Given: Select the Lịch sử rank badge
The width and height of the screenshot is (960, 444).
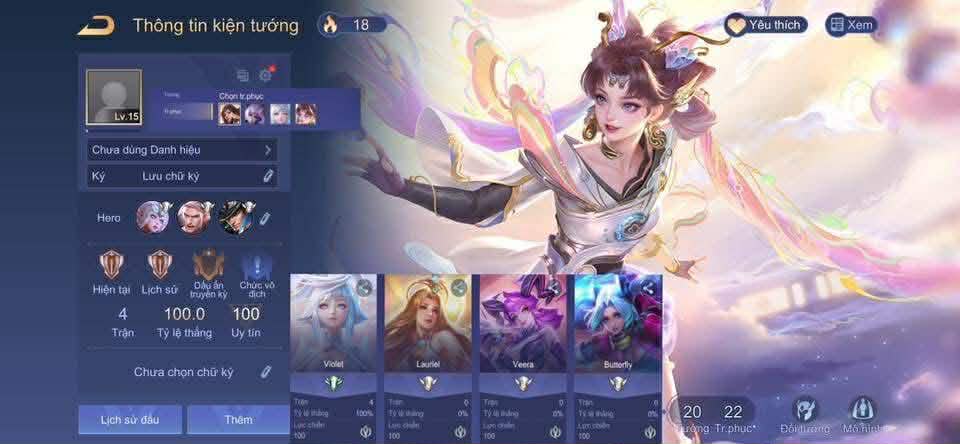Looking at the screenshot, I should 159,267.
